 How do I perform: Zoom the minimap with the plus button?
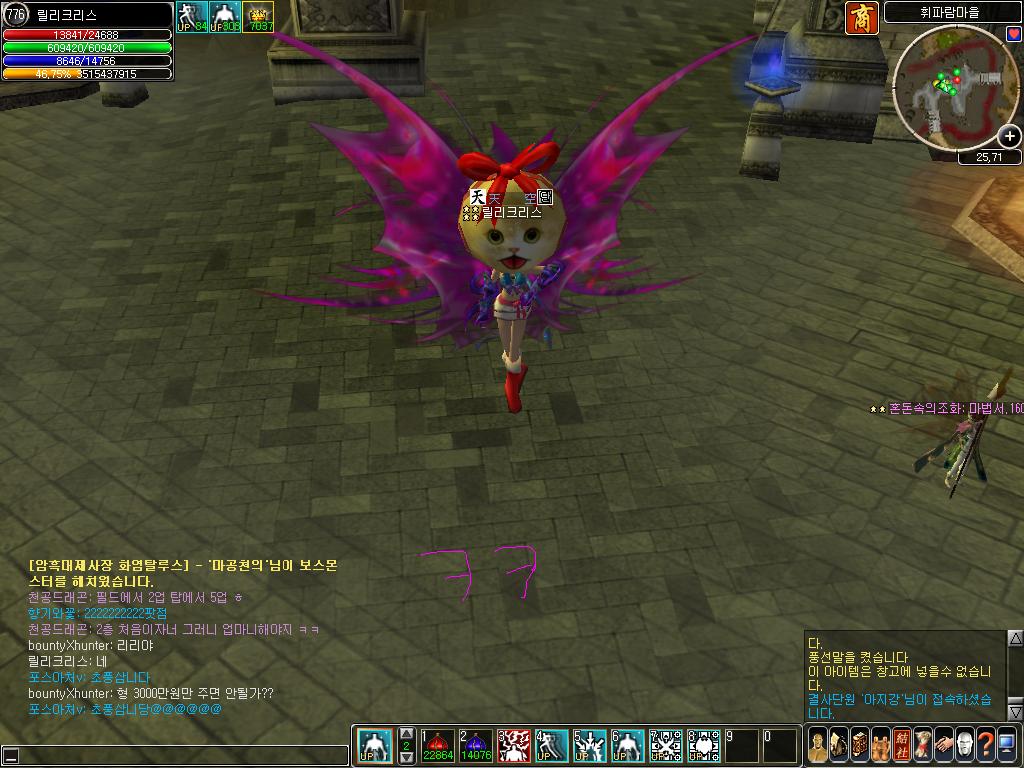tap(1010, 137)
